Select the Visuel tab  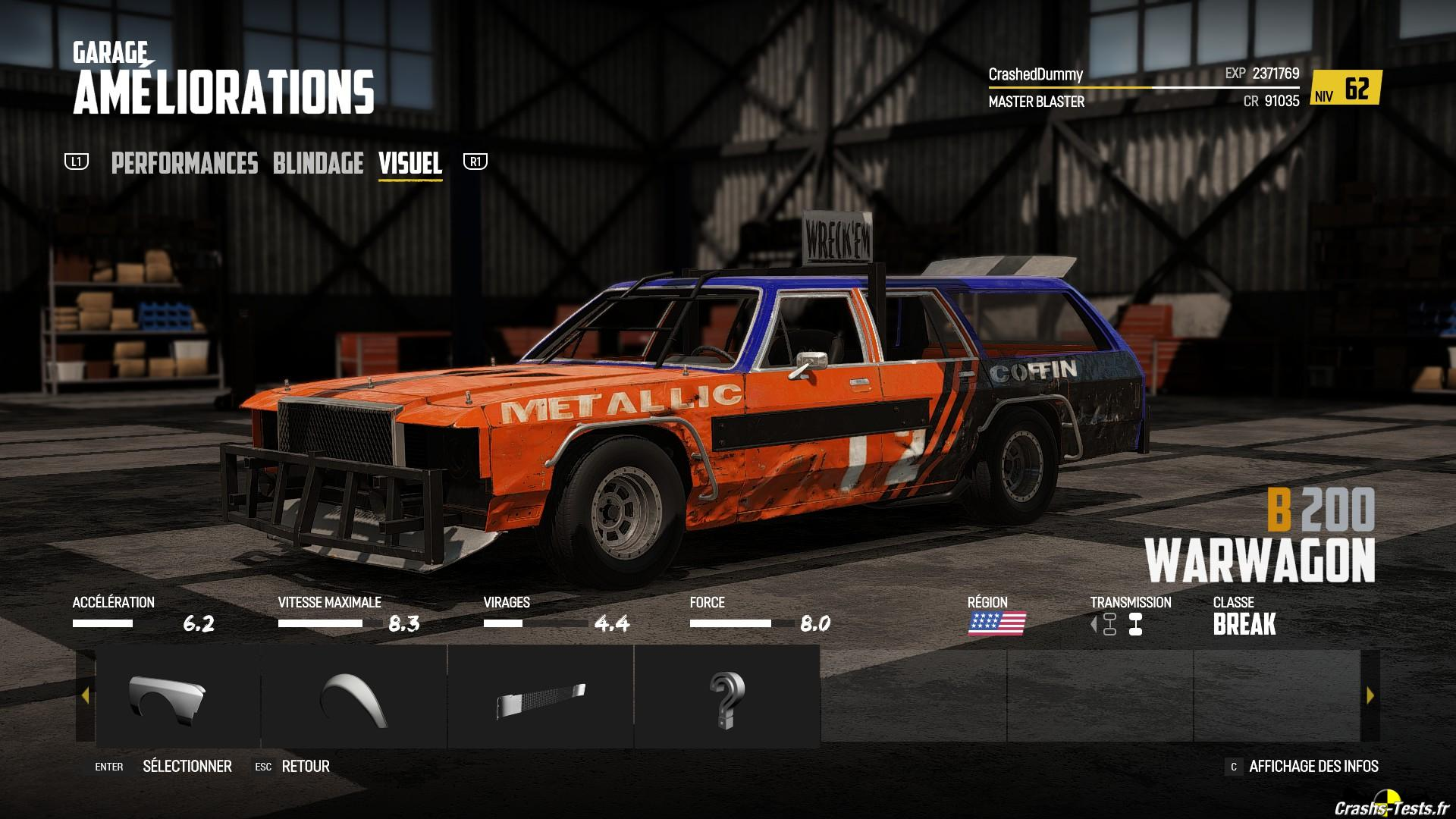pos(409,164)
